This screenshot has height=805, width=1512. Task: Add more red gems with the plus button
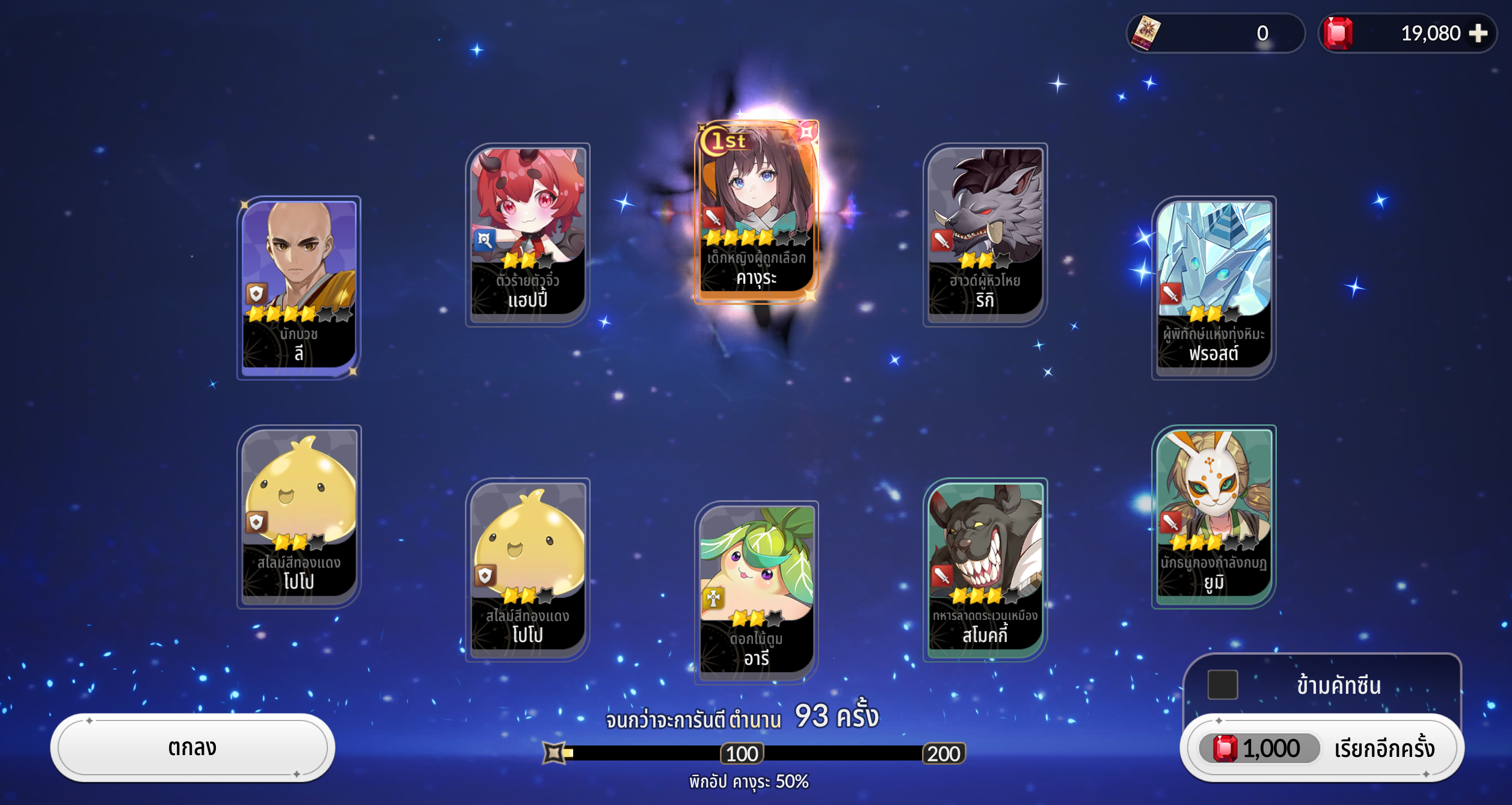pos(1478,33)
